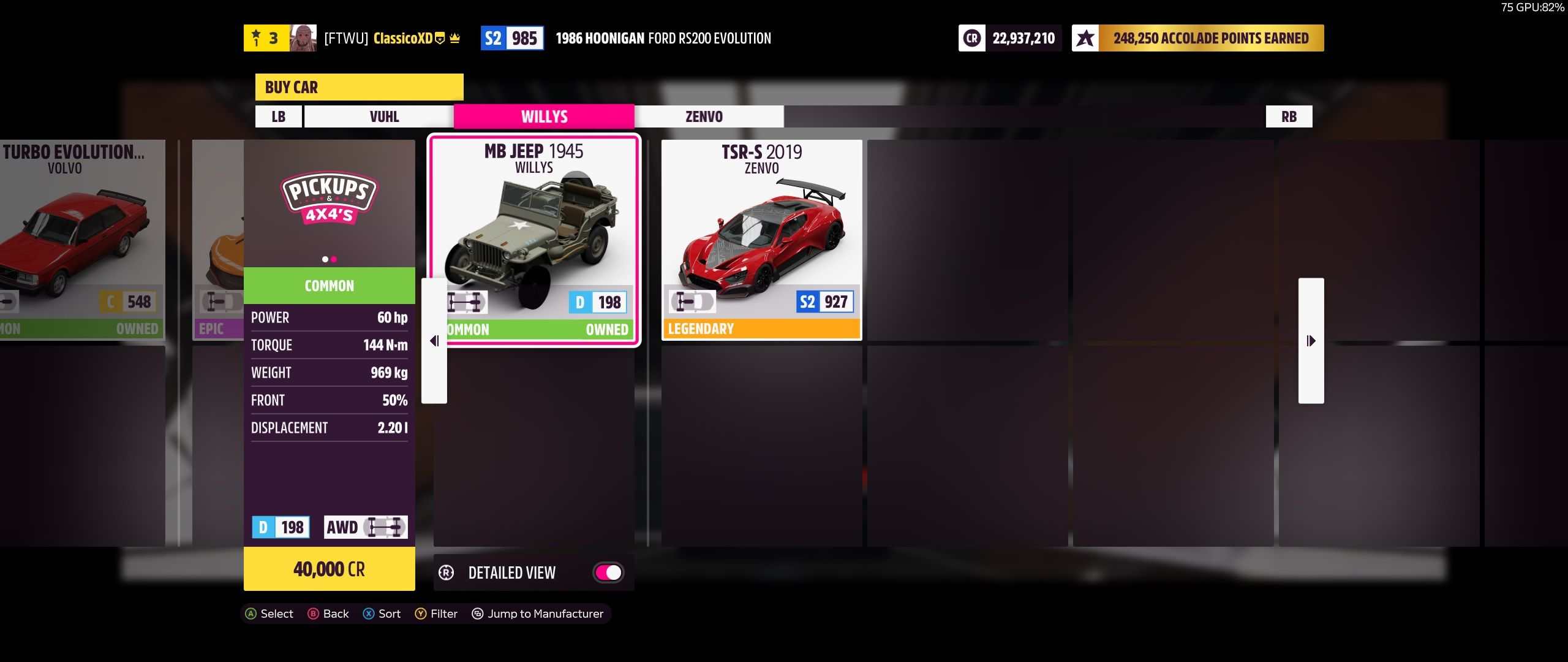
Task: Open the ZENVO manufacturer tab
Action: coord(704,116)
